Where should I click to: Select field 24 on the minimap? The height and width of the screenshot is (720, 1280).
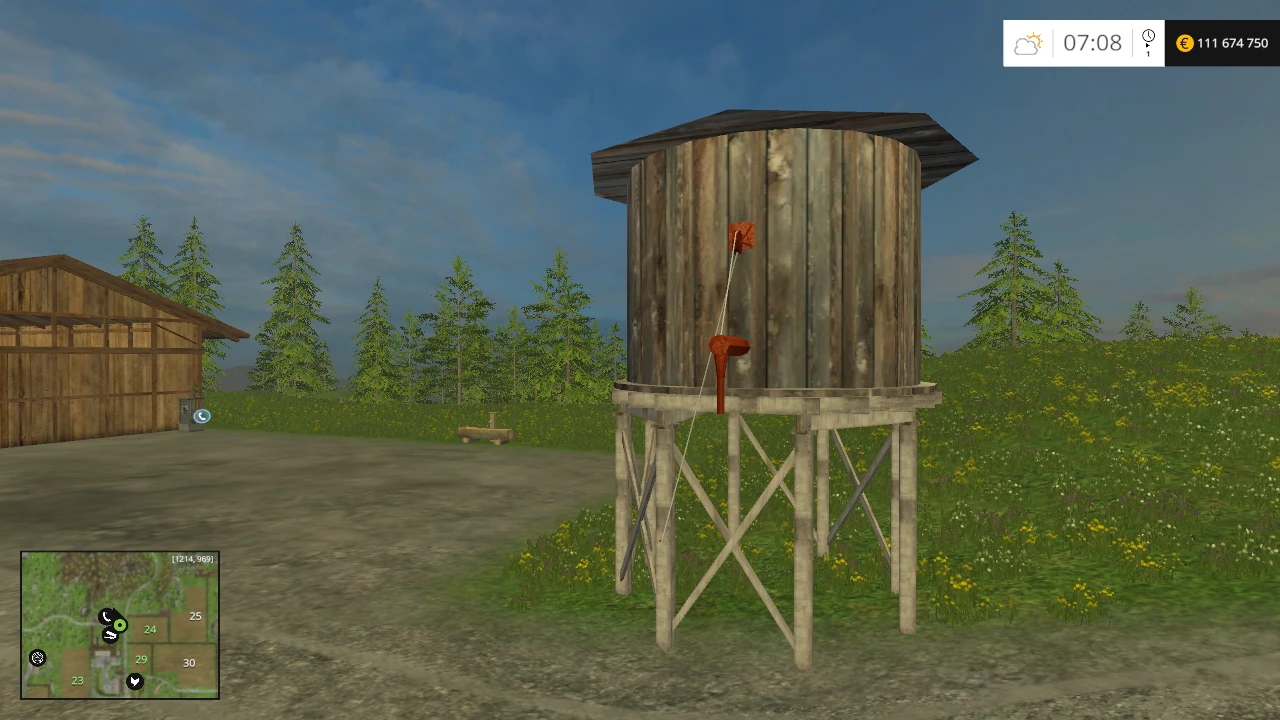point(150,630)
